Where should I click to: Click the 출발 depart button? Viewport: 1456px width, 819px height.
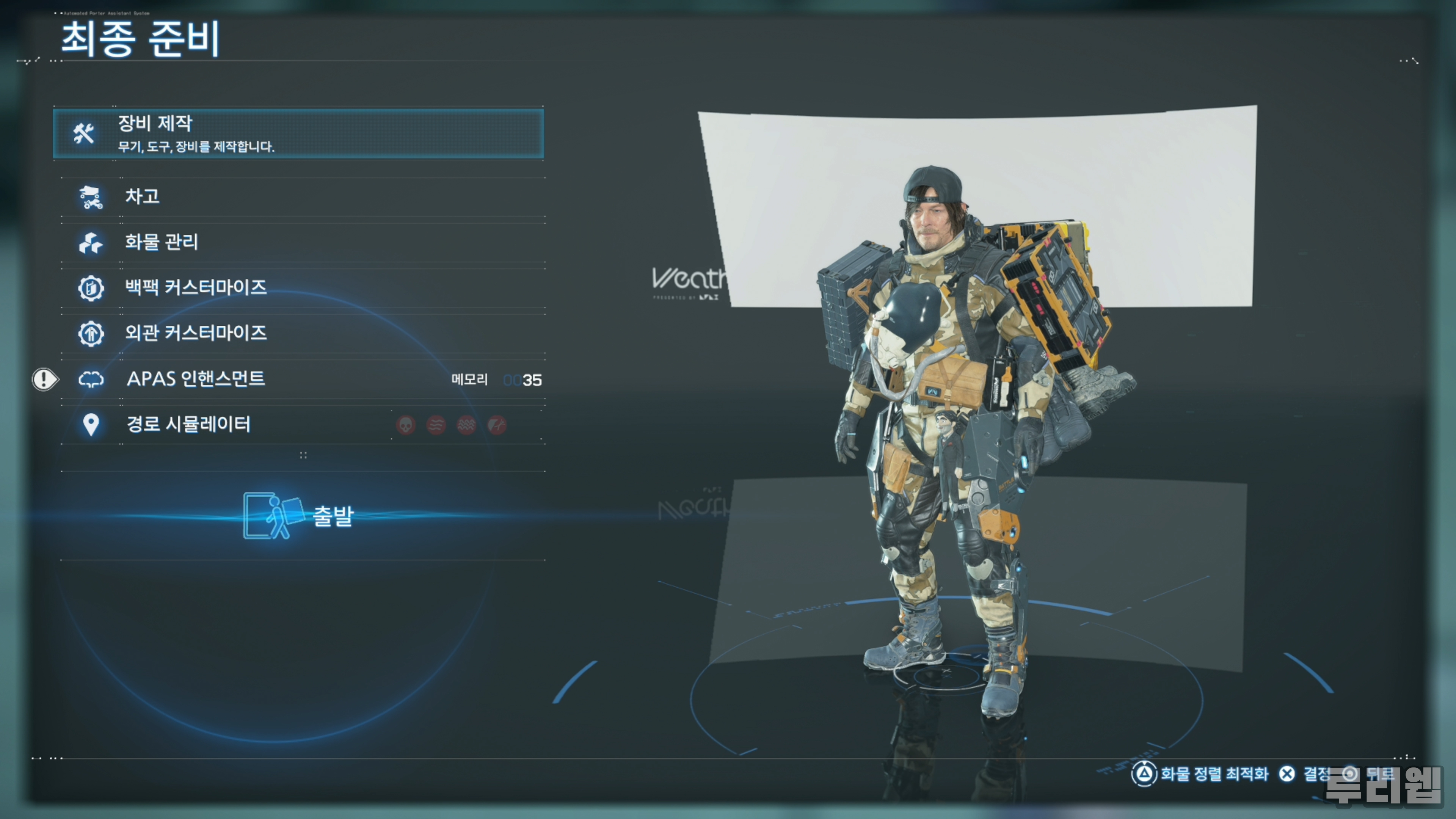point(300,516)
